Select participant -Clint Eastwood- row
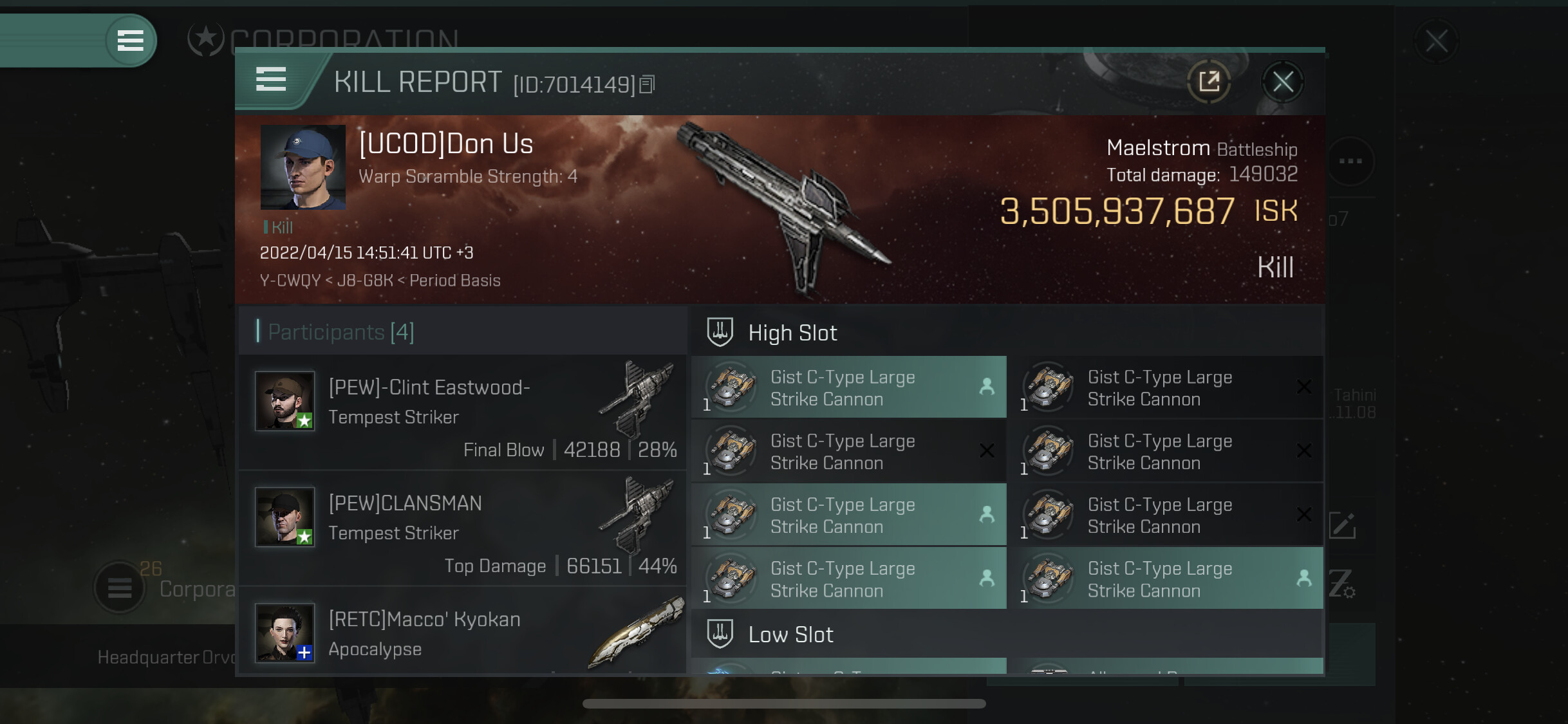1568x724 pixels. [x=462, y=412]
